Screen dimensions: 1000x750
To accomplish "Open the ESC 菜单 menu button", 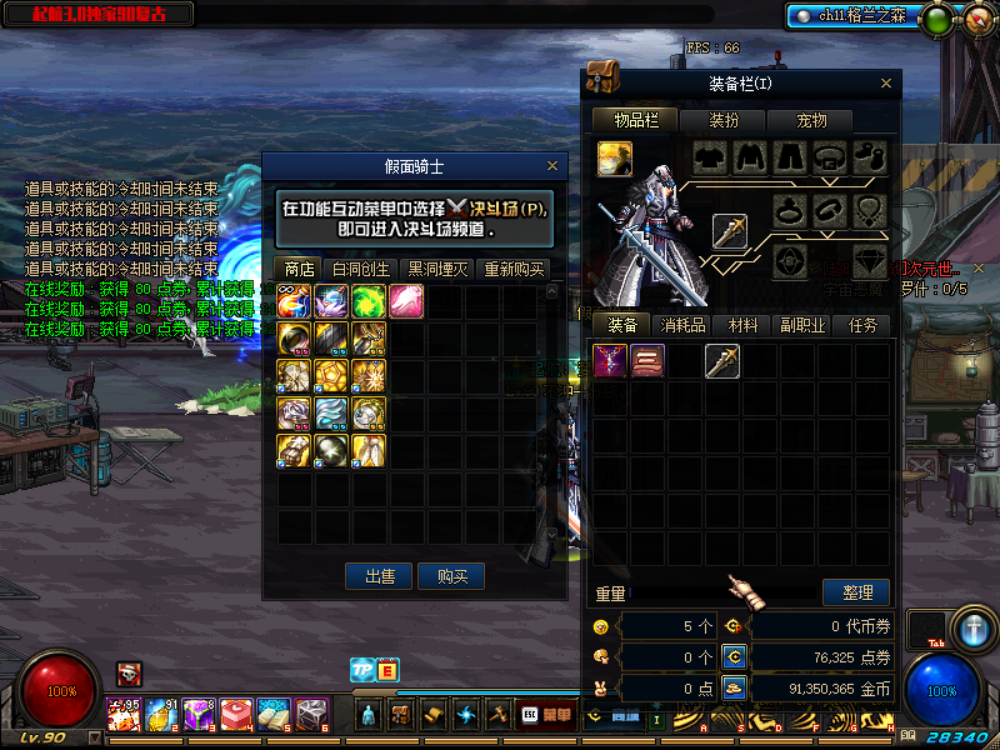I will pyautogui.click(x=546, y=714).
